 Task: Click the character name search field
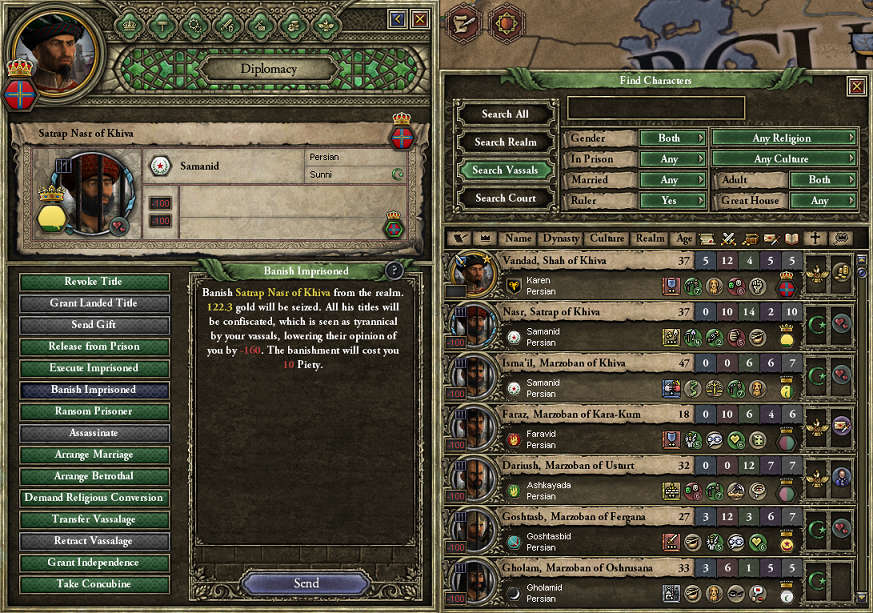tap(656, 108)
